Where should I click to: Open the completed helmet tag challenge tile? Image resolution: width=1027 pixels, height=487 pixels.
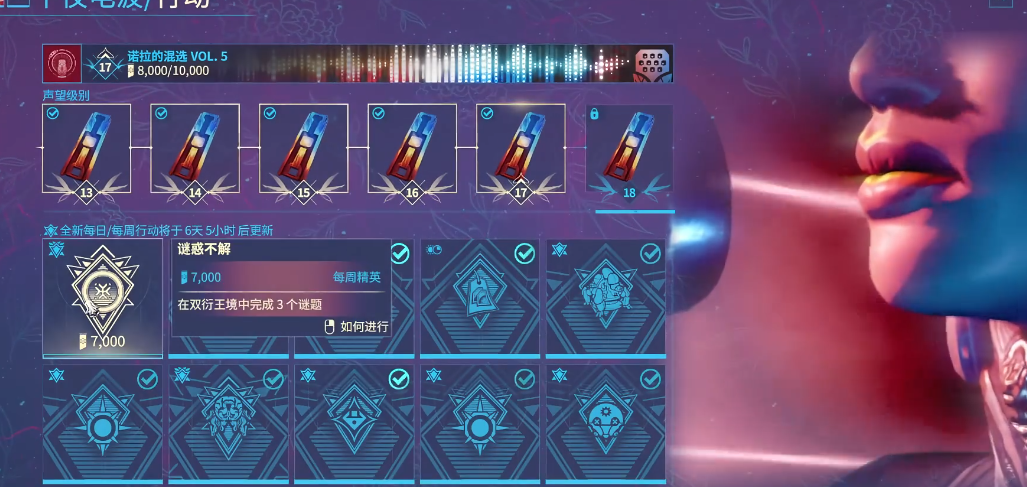[480, 298]
